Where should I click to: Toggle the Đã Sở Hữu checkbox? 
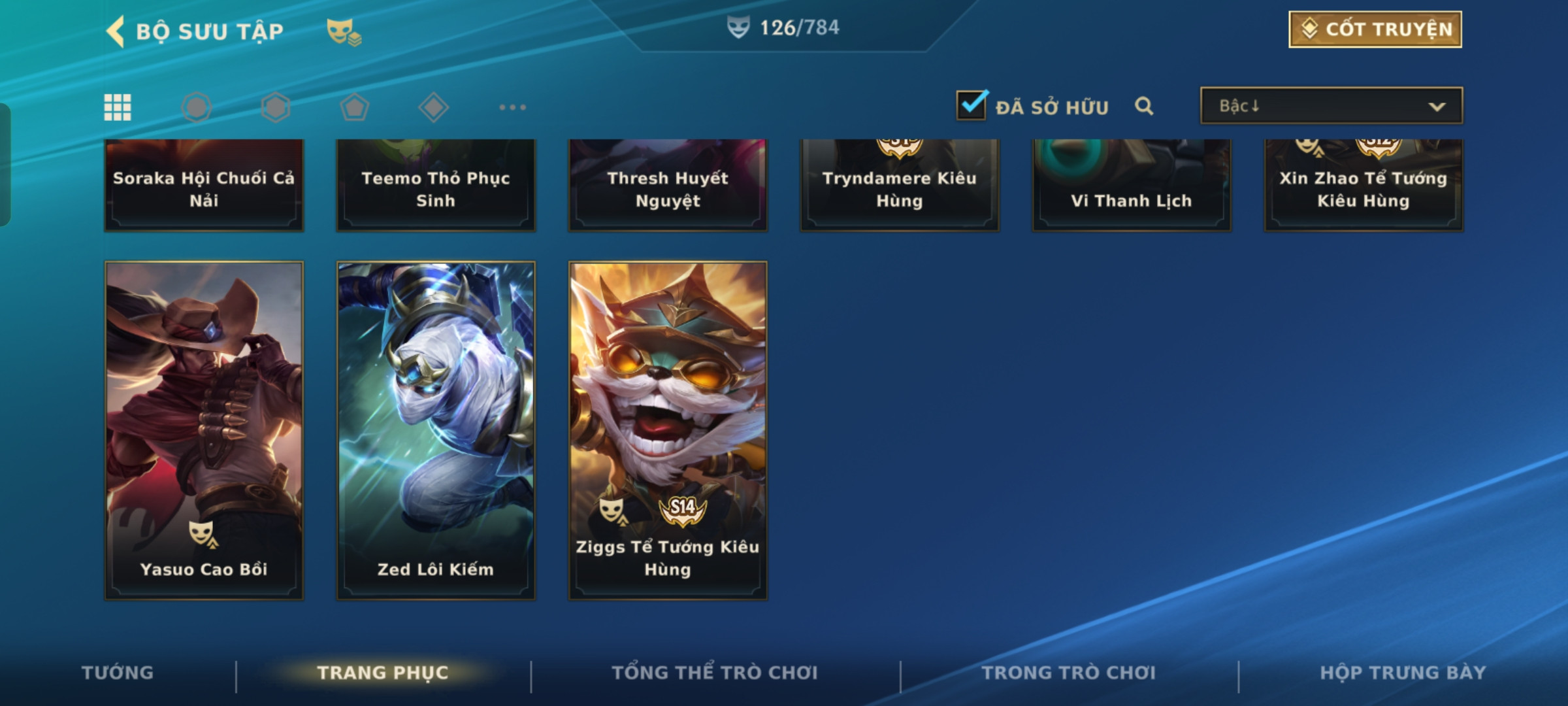[x=971, y=105]
